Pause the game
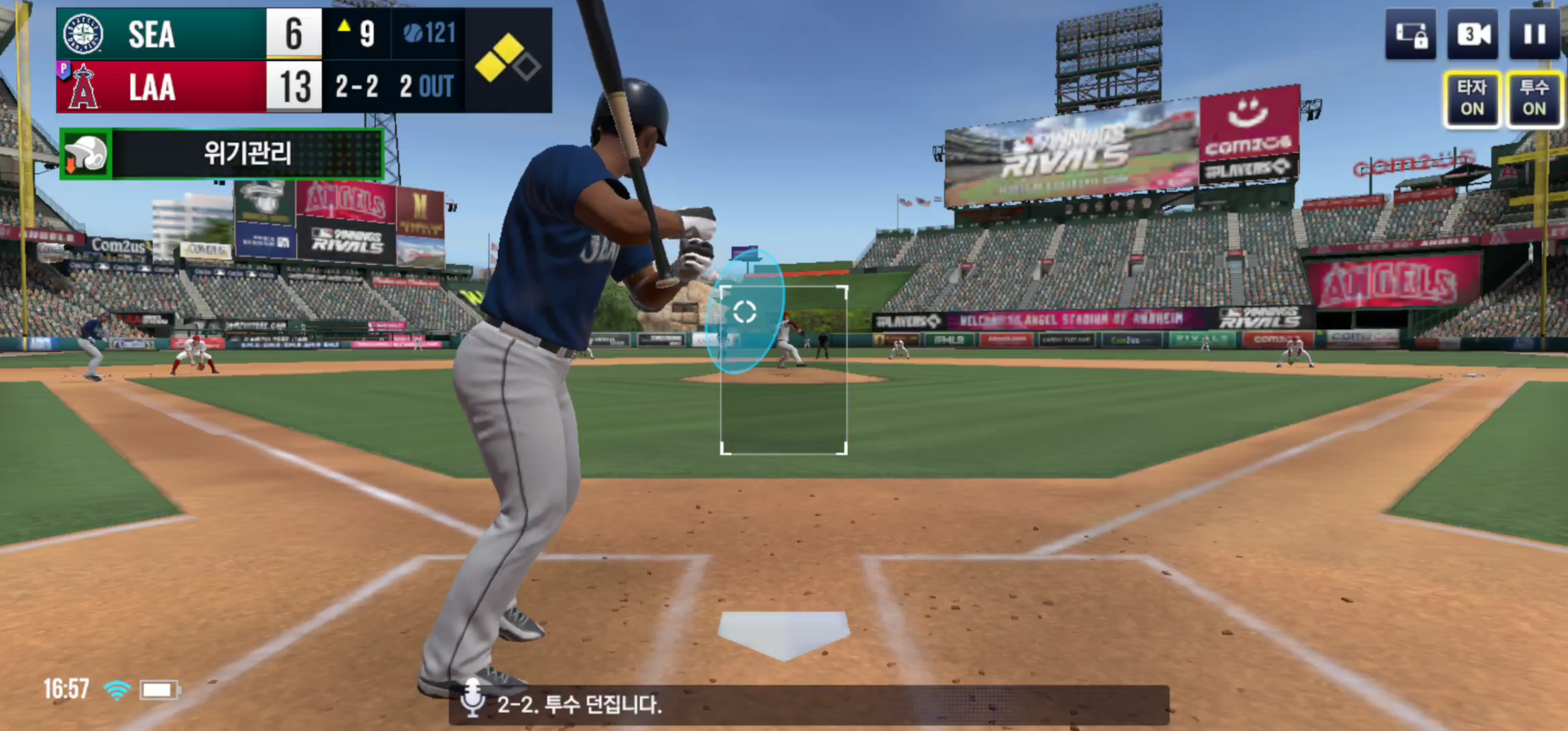 pyautogui.click(x=1534, y=34)
